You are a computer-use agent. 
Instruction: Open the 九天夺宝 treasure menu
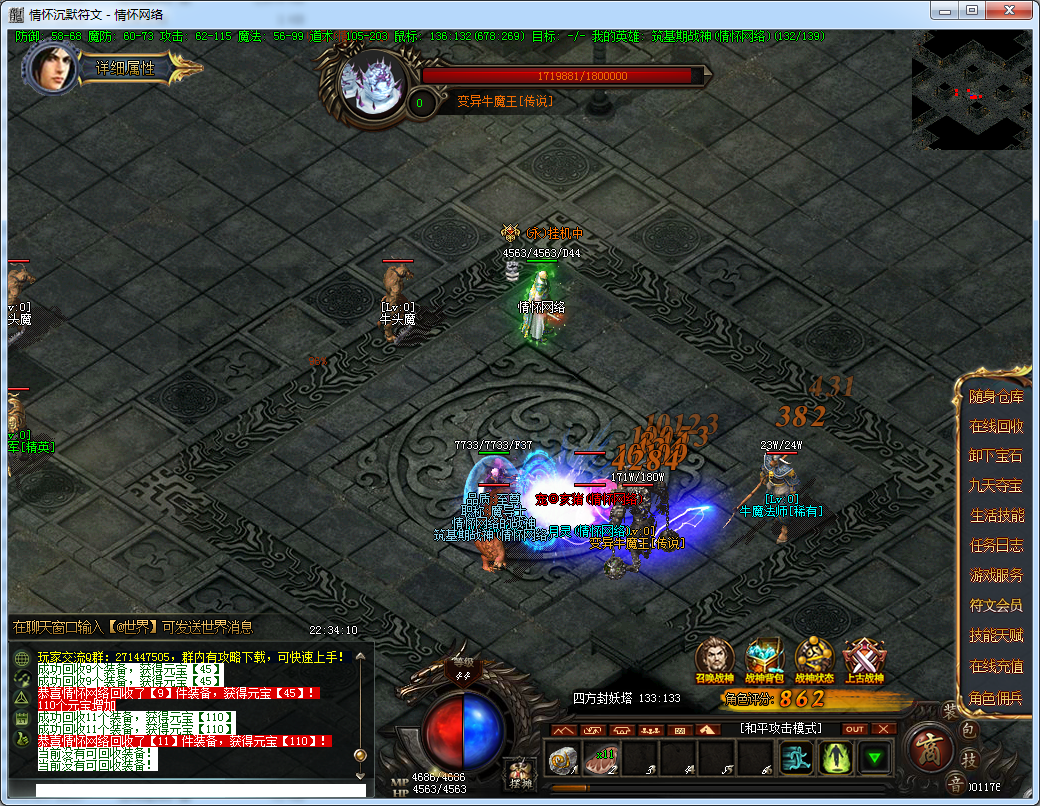coord(996,486)
